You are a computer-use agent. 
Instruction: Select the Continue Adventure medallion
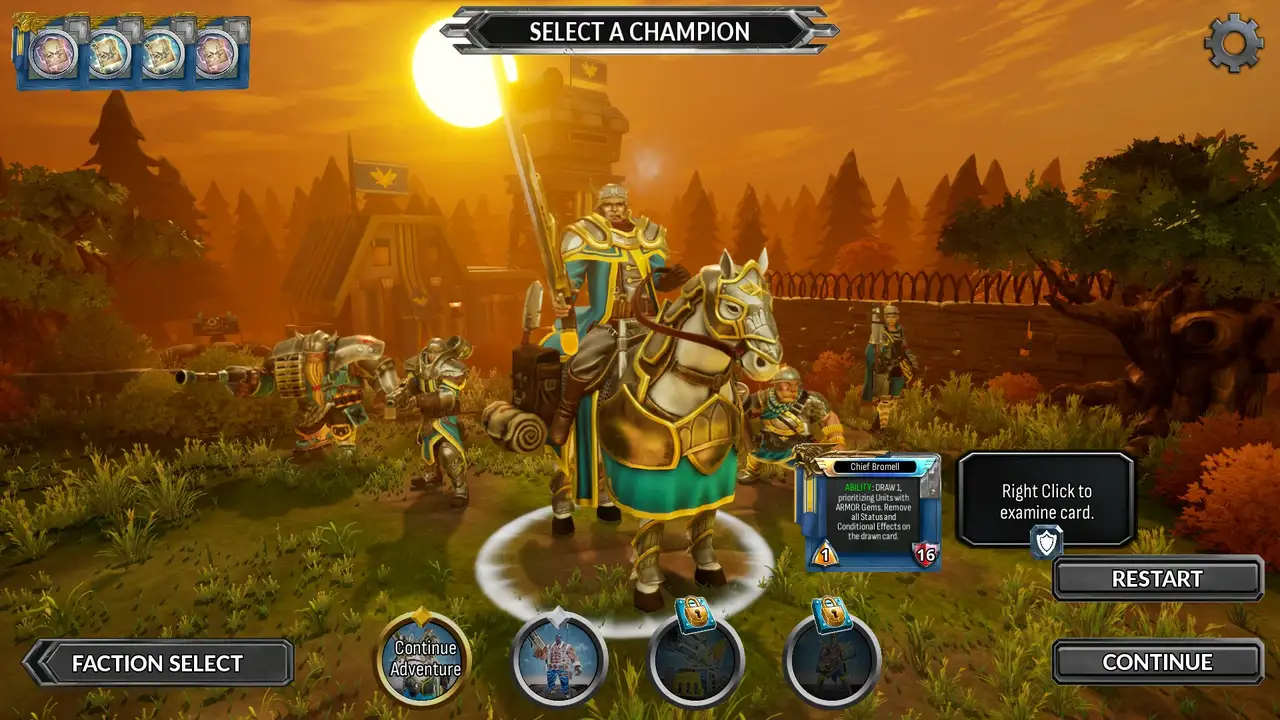pos(424,660)
